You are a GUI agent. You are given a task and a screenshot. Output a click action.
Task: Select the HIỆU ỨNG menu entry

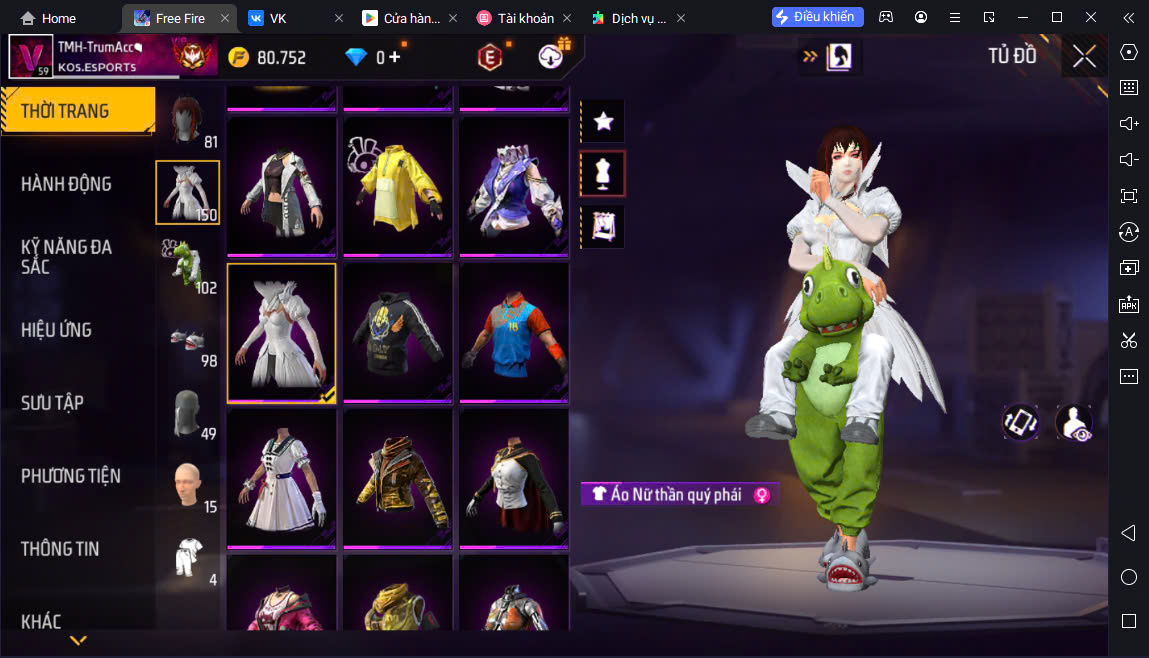click(56, 330)
